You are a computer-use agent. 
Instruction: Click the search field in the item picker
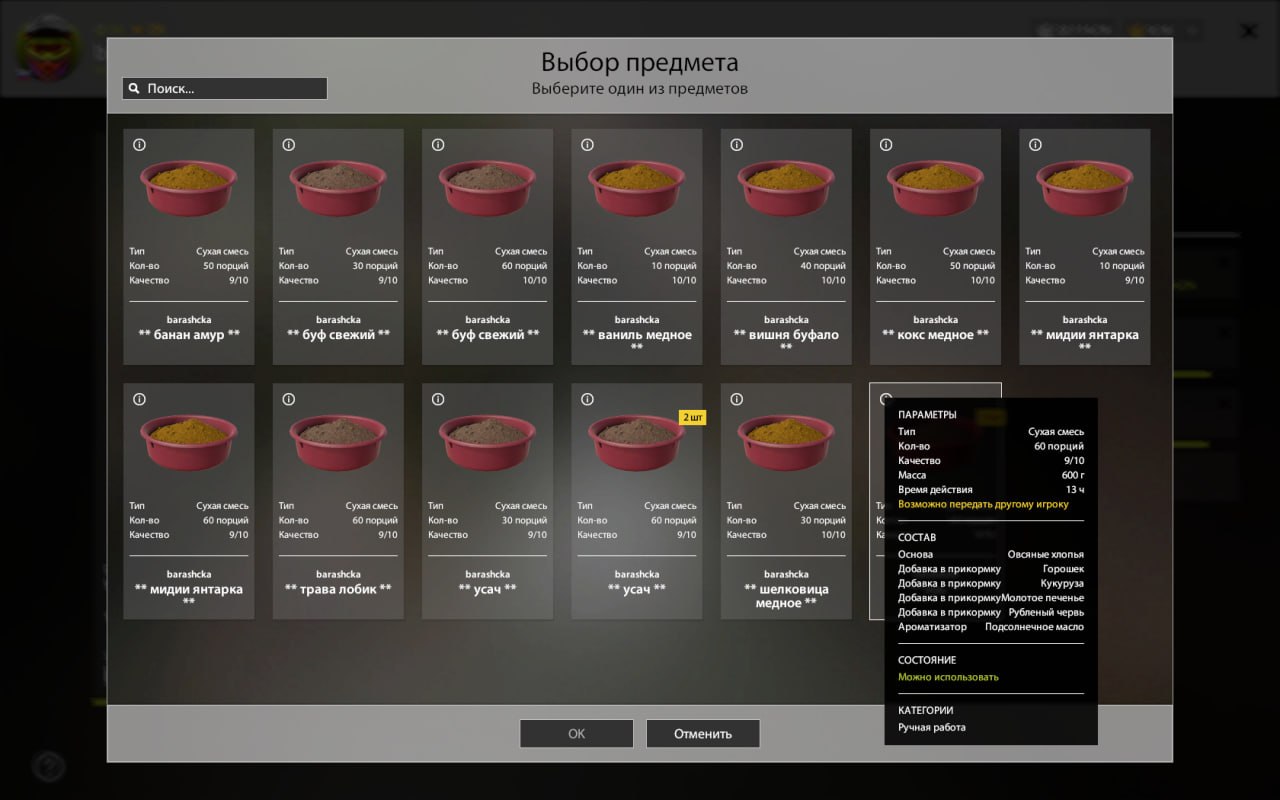click(x=235, y=89)
